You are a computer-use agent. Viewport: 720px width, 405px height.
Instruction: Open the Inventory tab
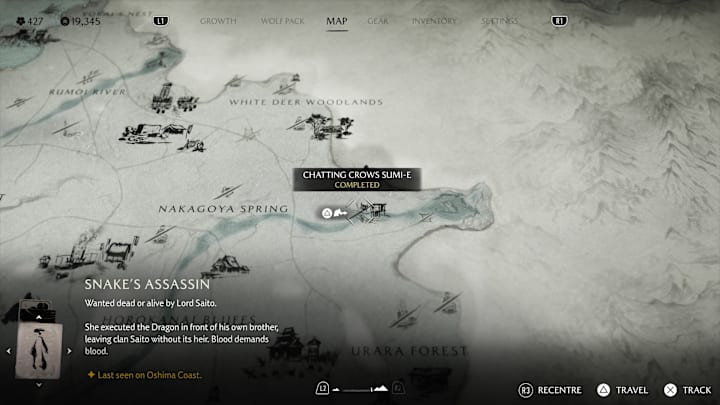[x=433, y=20]
